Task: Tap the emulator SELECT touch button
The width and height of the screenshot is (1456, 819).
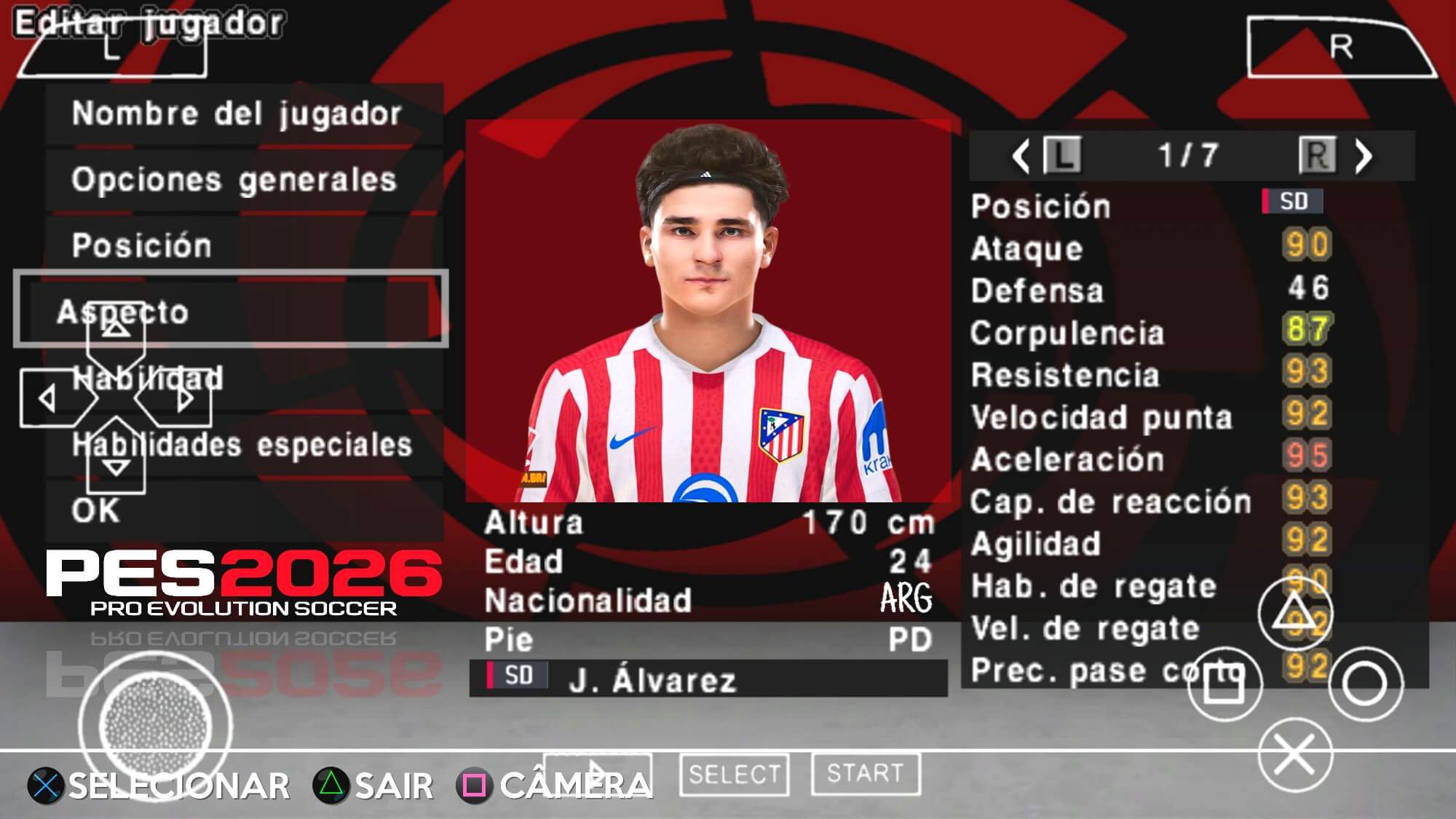Action: pyautogui.click(x=734, y=774)
